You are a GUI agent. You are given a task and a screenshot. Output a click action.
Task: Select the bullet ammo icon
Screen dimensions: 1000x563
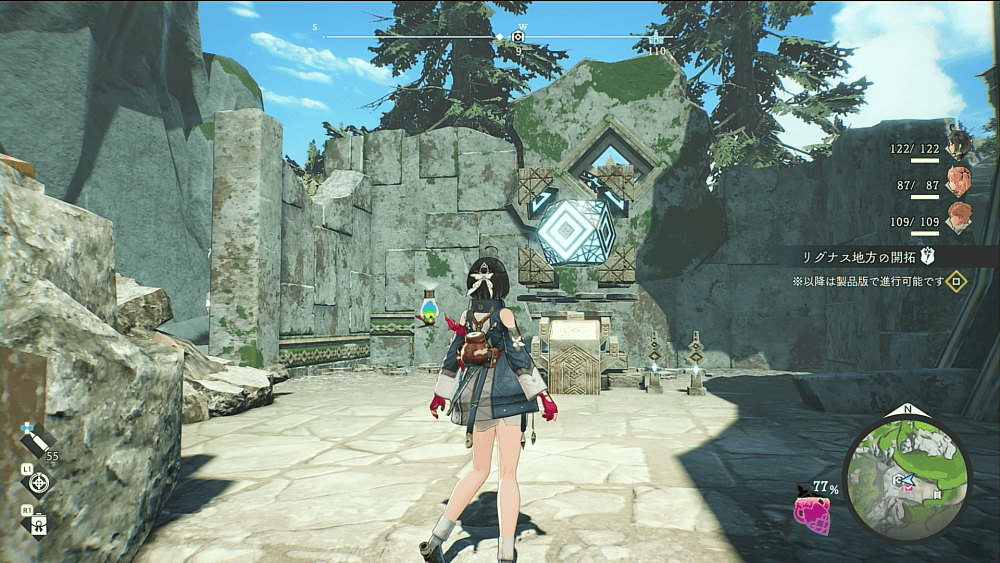36,440
